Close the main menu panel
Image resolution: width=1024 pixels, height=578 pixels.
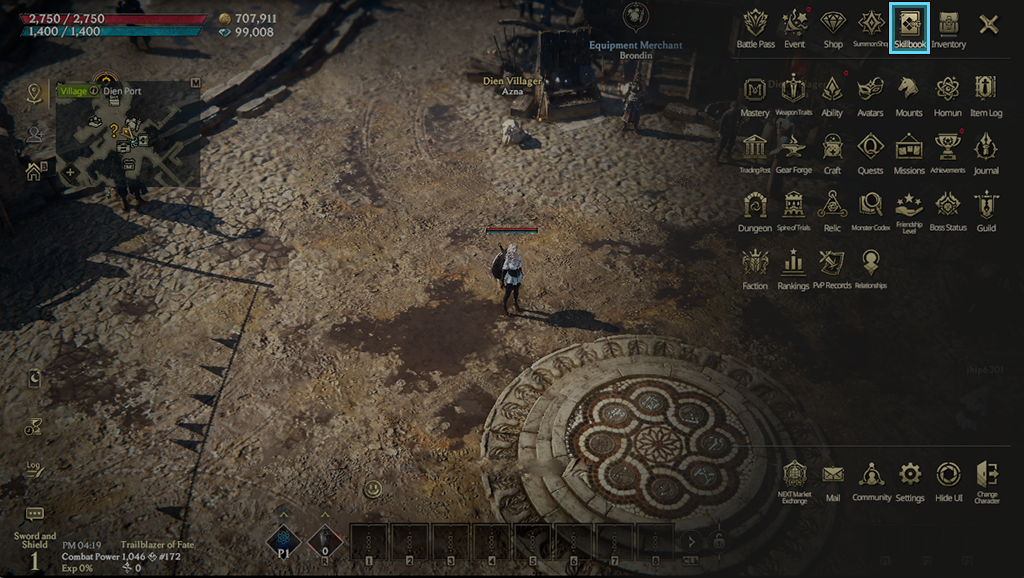989,25
